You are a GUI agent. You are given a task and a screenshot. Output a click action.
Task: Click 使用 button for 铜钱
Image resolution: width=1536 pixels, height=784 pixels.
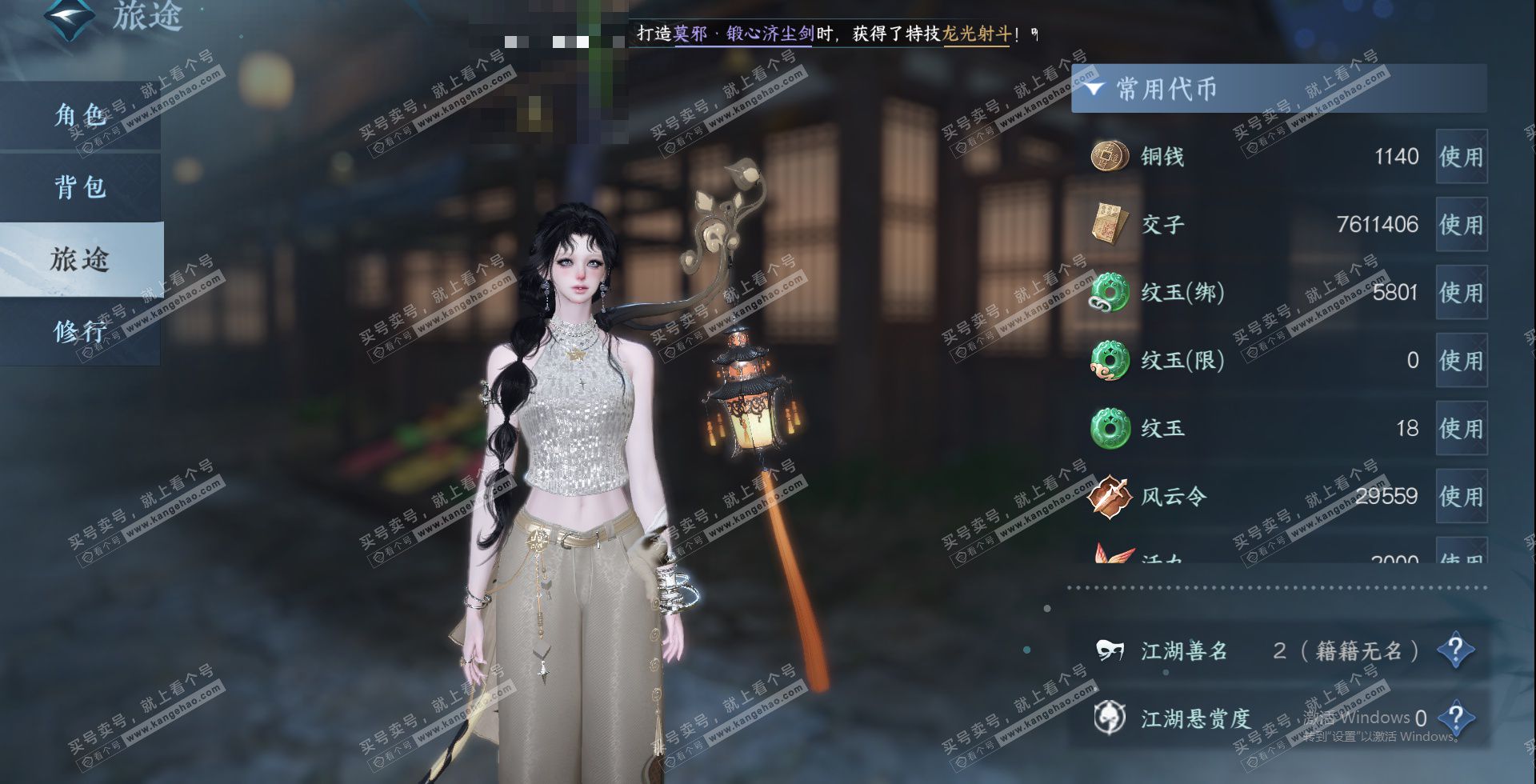[x=1461, y=157]
